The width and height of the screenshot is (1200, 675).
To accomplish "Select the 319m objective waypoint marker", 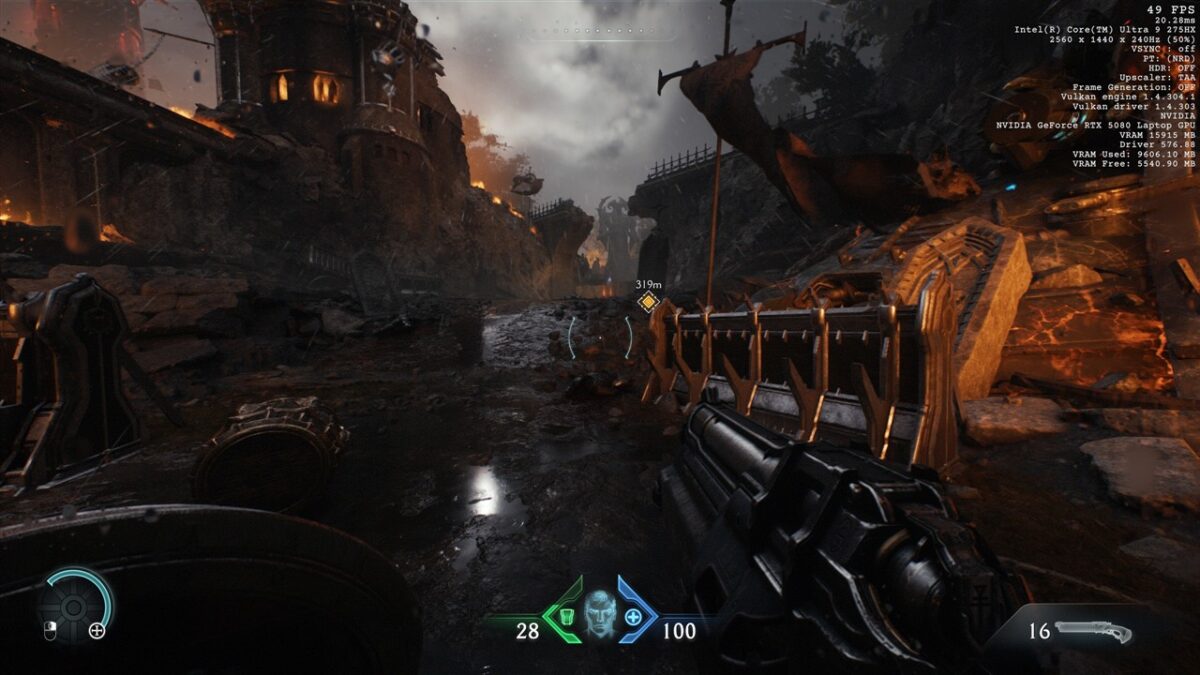I will pyautogui.click(x=648, y=301).
